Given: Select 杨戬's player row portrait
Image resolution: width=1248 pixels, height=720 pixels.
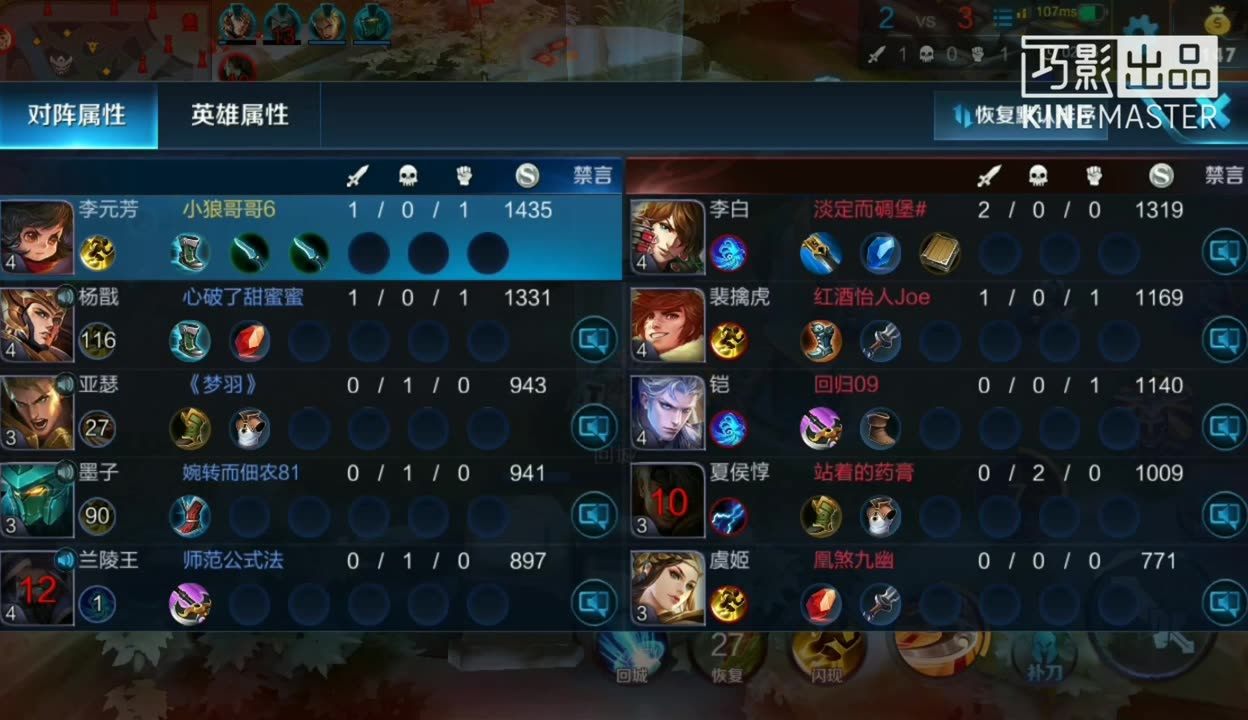Looking at the screenshot, I should coord(37,325).
